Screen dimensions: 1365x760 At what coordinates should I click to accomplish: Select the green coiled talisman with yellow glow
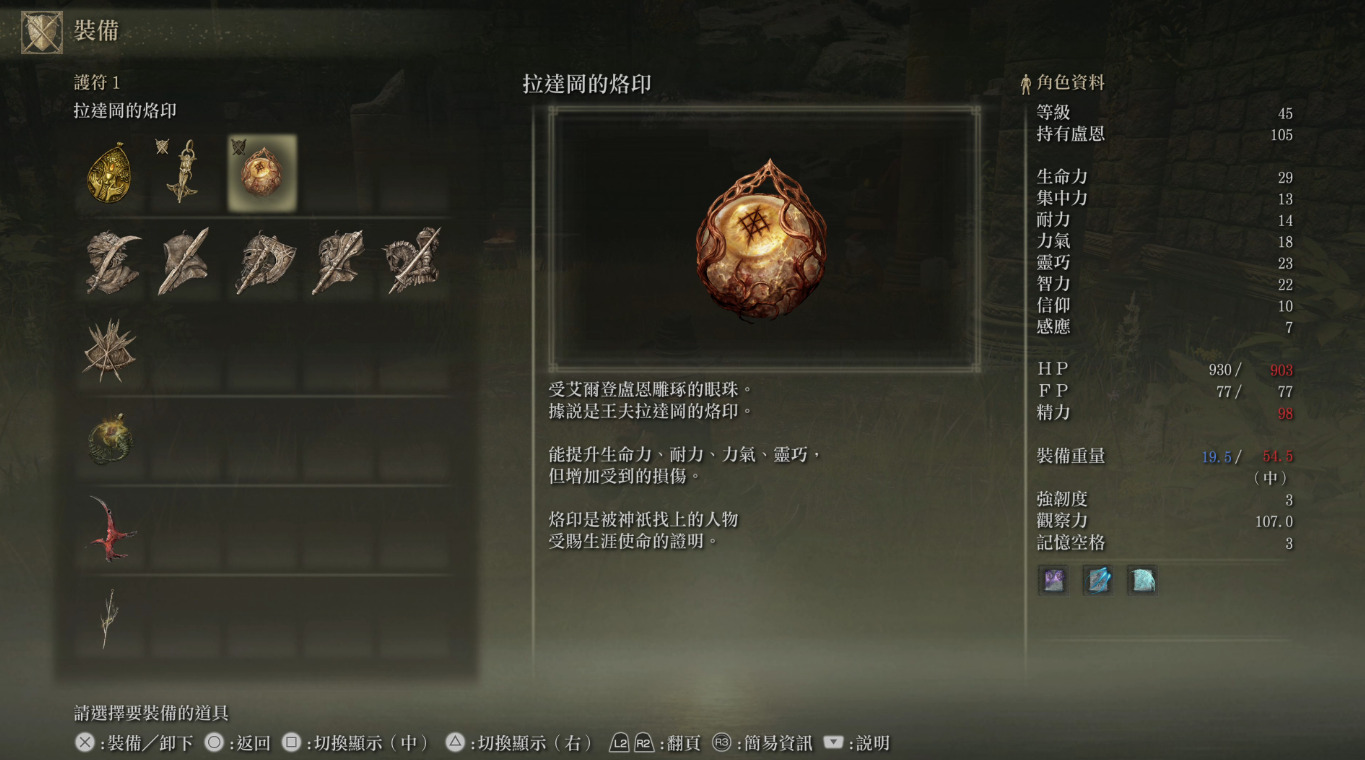(x=109, y=439)
